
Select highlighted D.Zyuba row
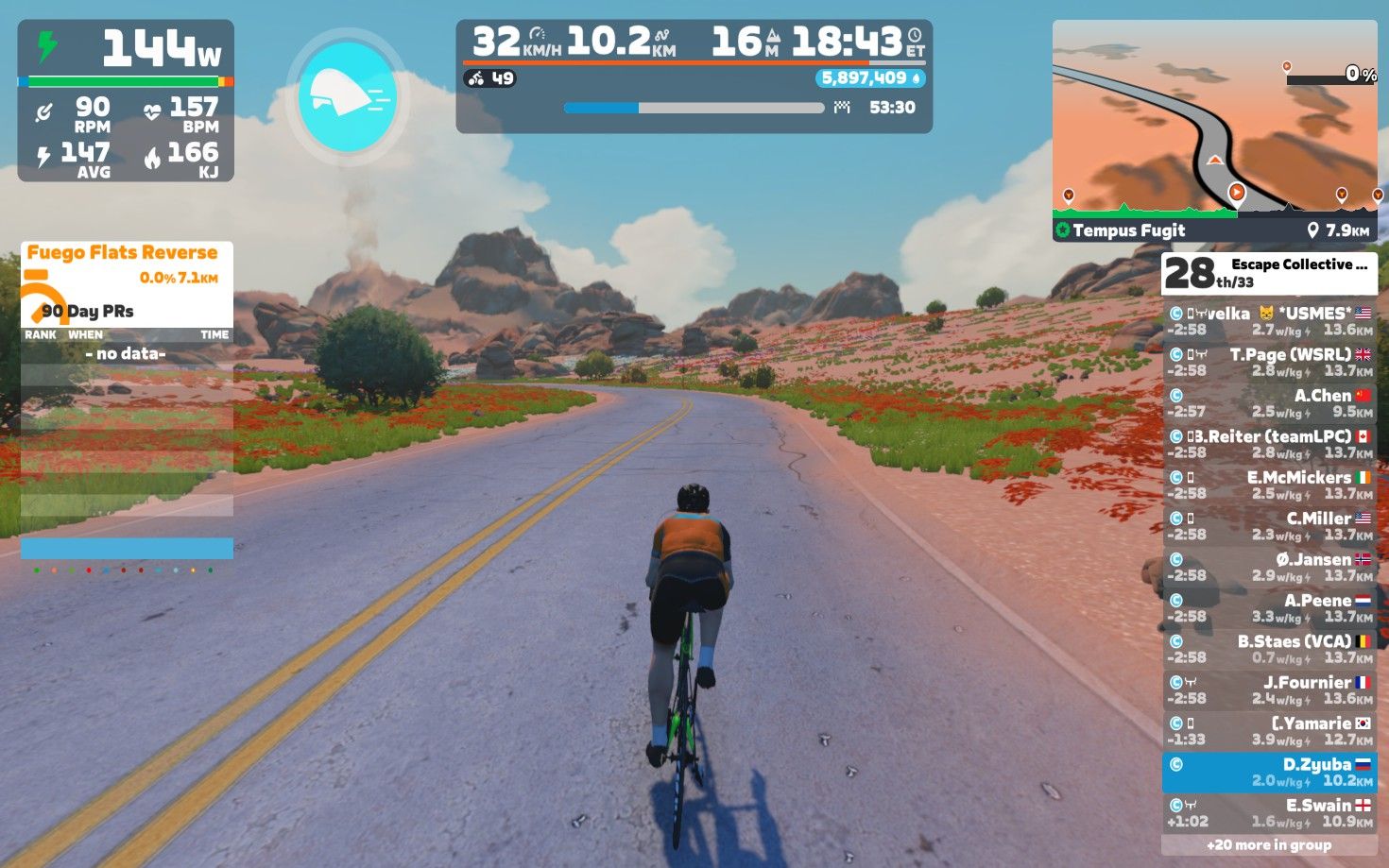click(x=1269, y=772)
